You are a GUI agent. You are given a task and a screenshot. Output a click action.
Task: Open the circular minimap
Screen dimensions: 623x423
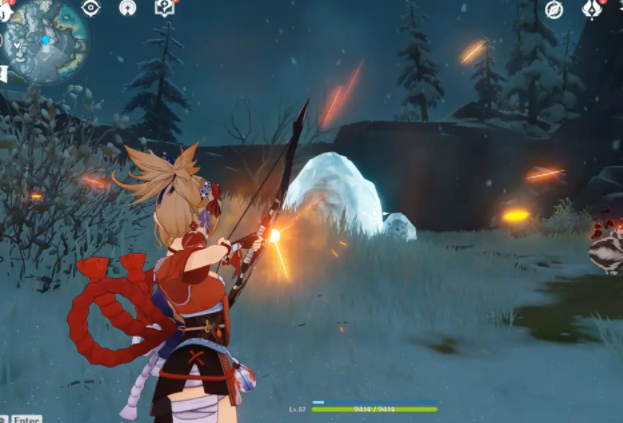(44, 40)
